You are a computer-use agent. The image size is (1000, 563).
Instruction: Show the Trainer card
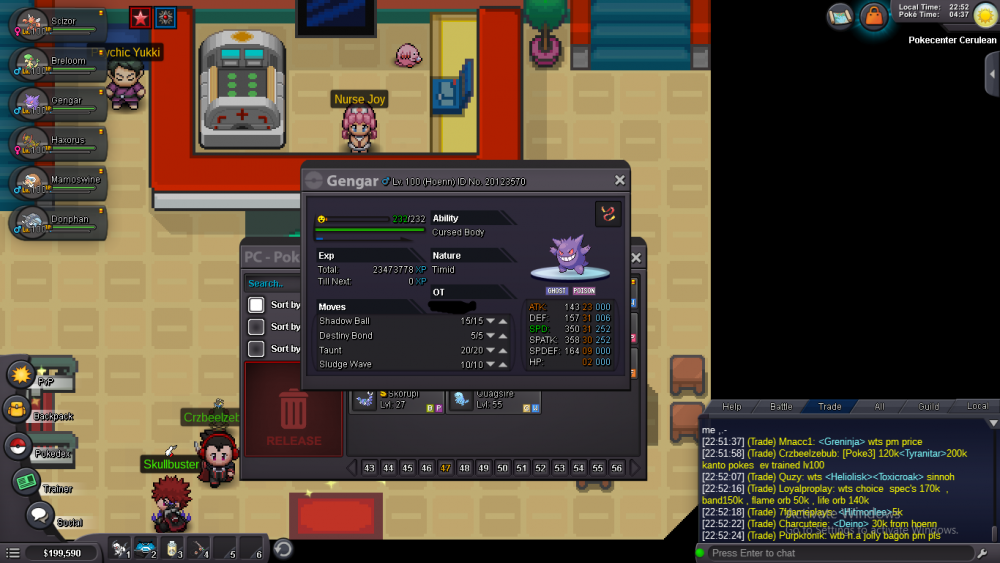[25, 482]
